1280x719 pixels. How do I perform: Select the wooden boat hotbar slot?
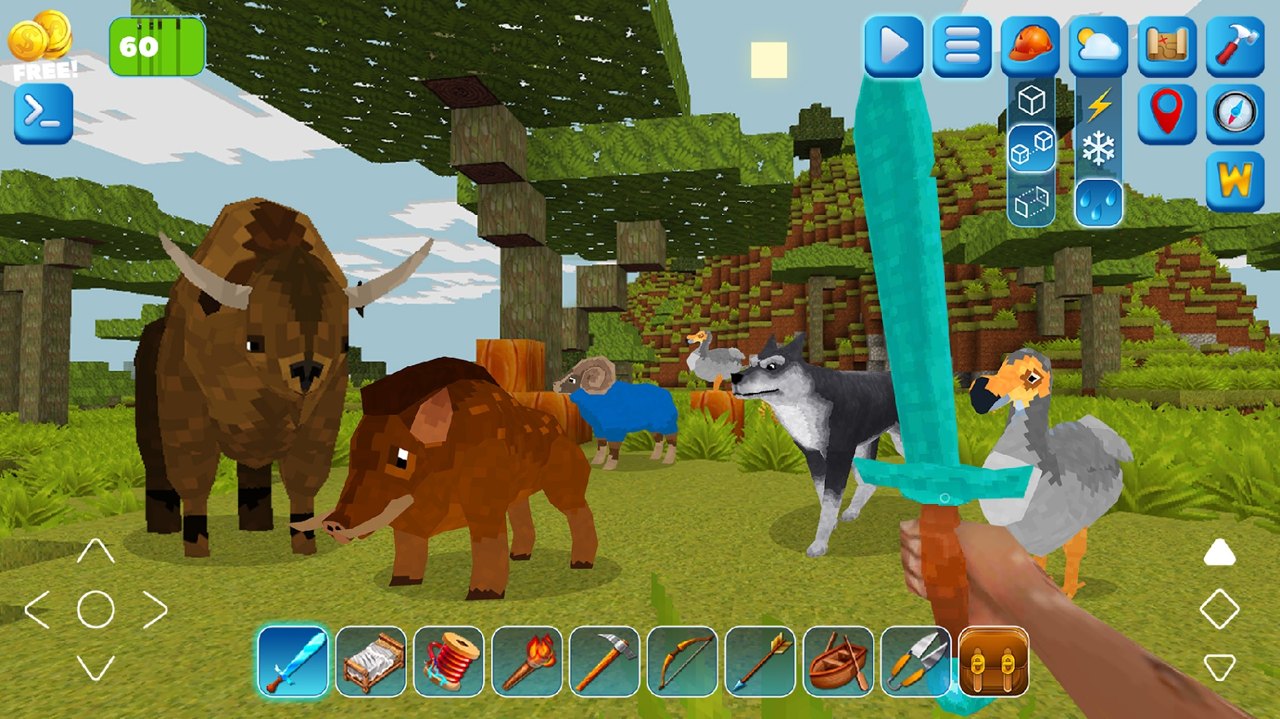click(x=838, y=661)
